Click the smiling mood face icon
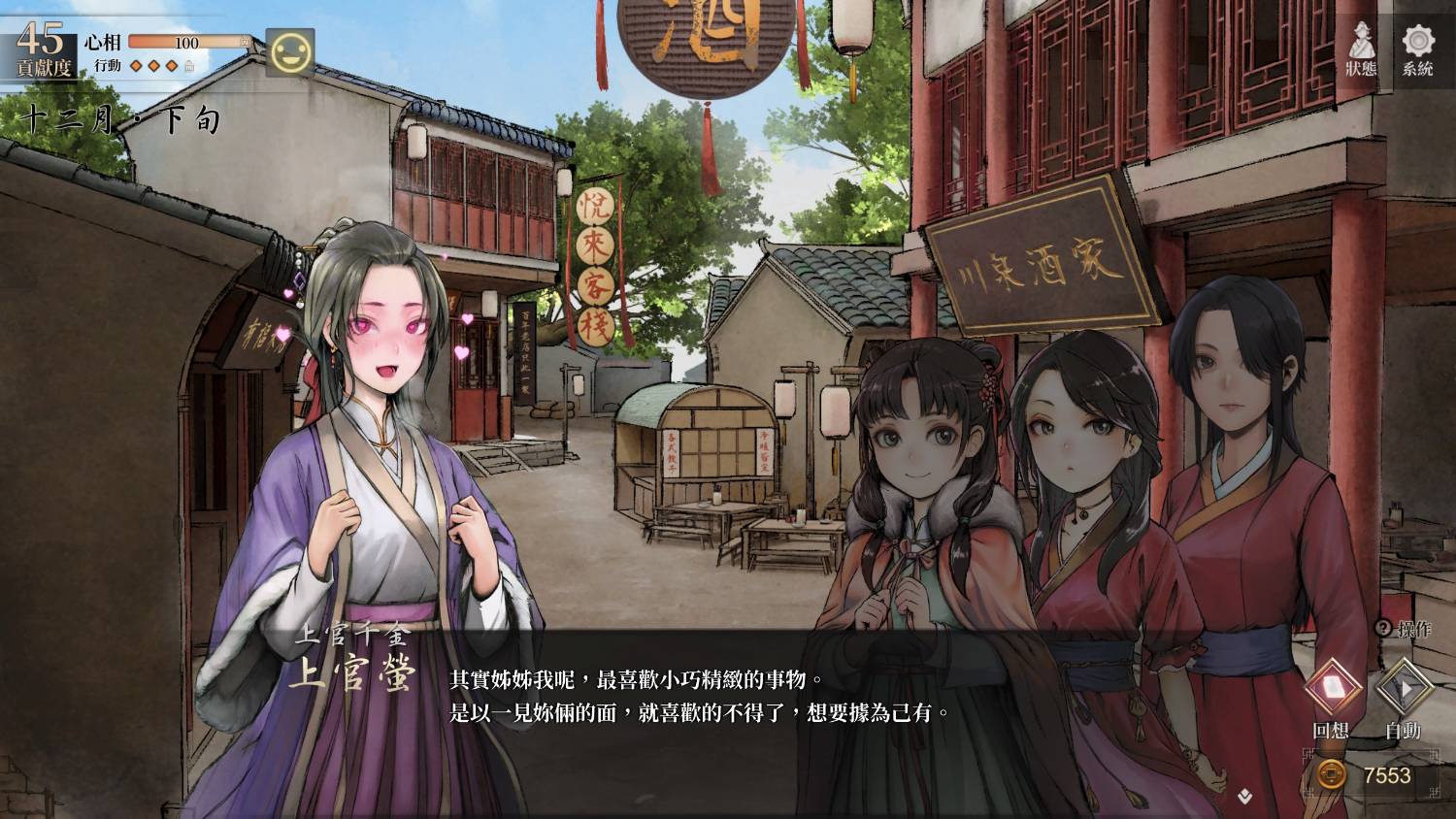The height and width of the screenshot is (819, 1456). click(290, 50)
